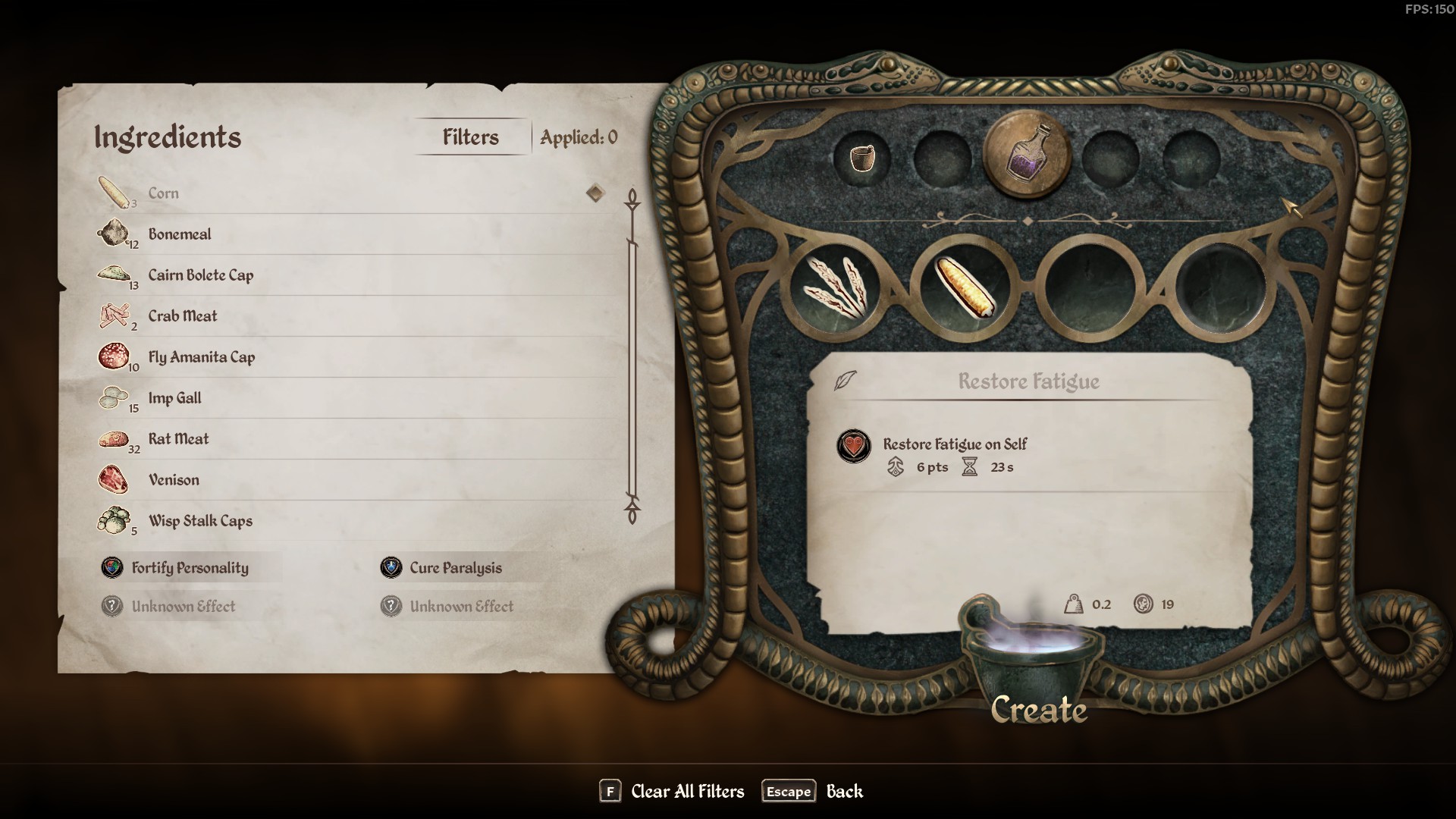Click the ingredient list scrollbar

(x=632, y=356)
